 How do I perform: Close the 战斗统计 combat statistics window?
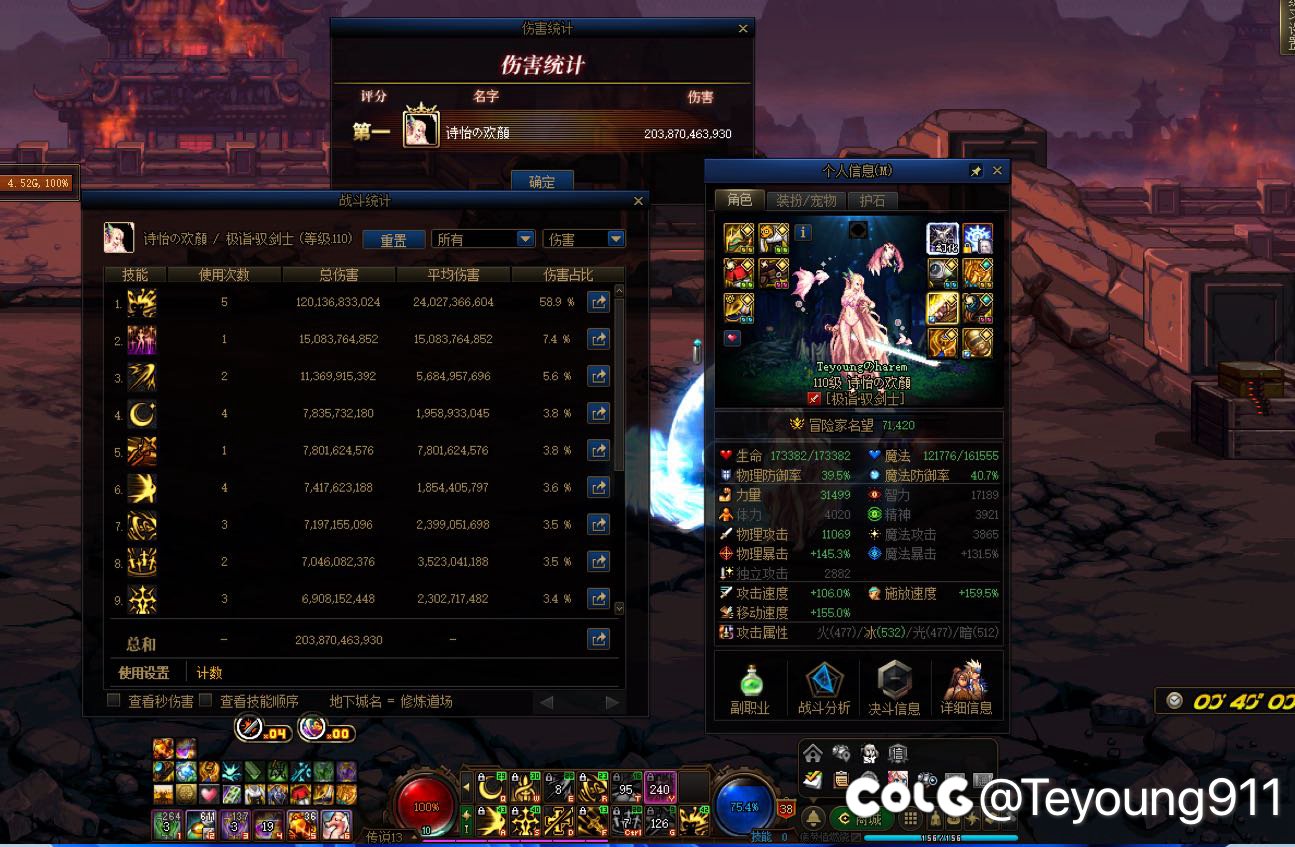click(639, 201)
